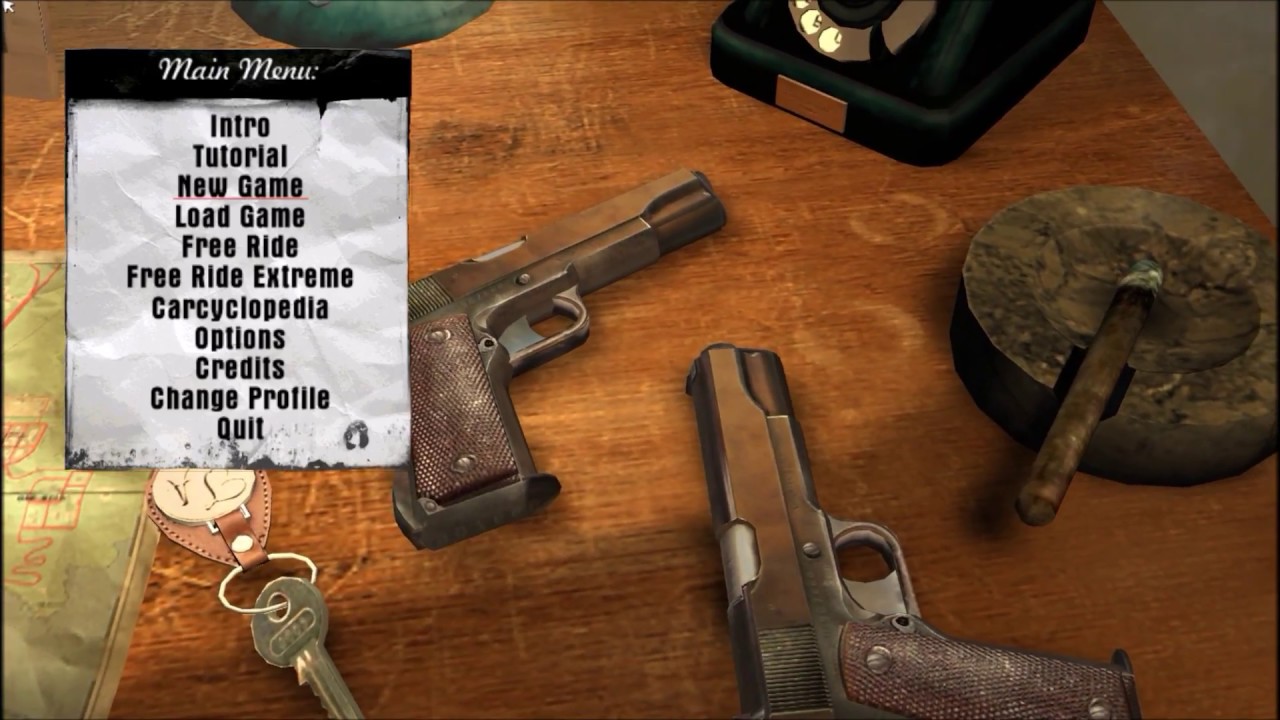Quit the game
This screenshot has width=1280, height=720.
point(240,428)
